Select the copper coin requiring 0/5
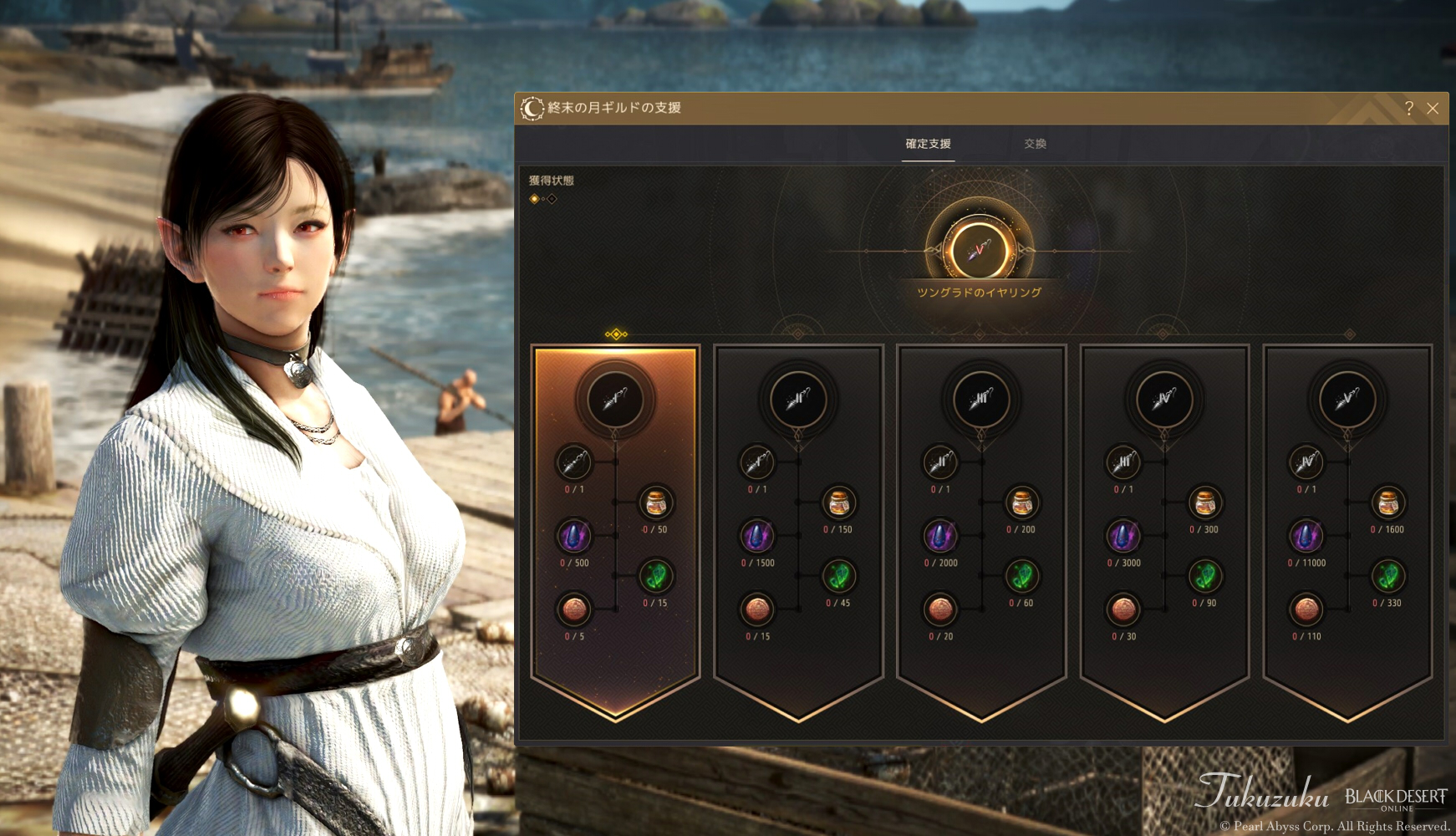 tap(574, 609)
